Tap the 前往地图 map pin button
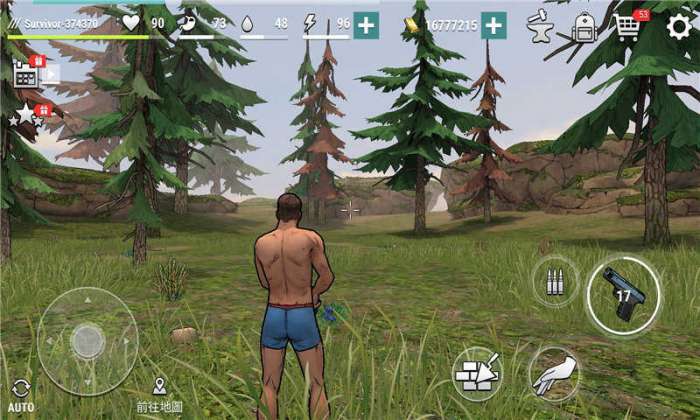The width and height of the screenshot is (700, 420). pos(159,394)
